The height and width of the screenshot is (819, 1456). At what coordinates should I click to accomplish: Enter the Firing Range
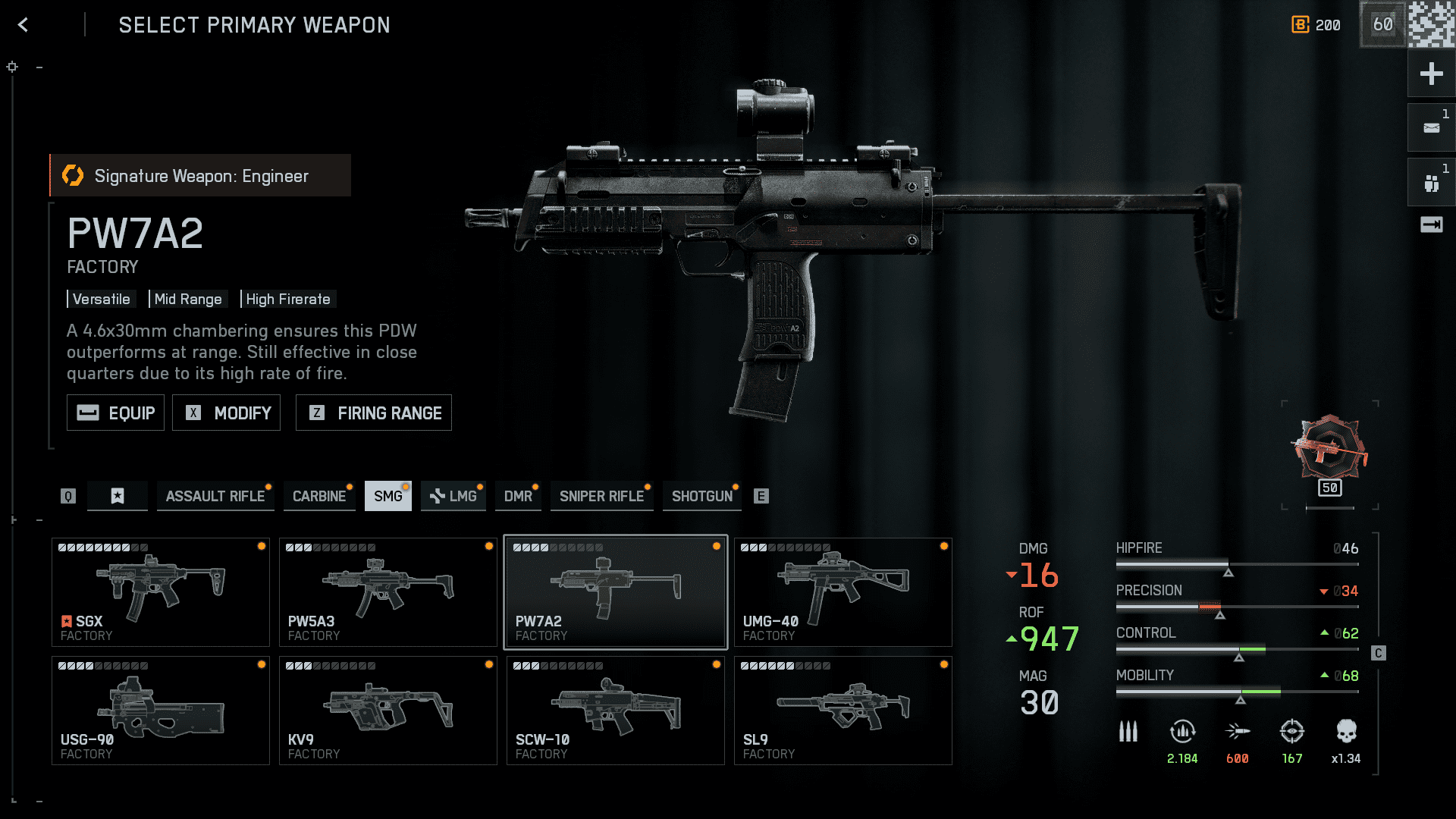coord(374,413)
